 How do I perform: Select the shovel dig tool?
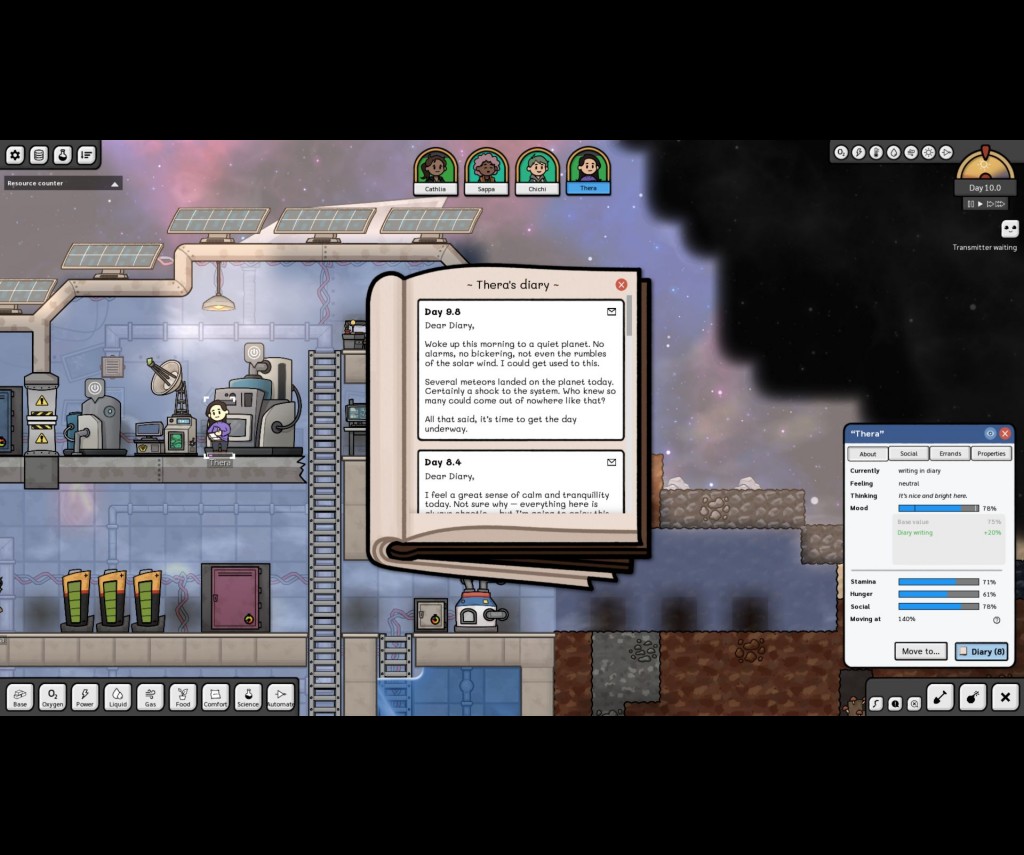click(x=940, y=697)
